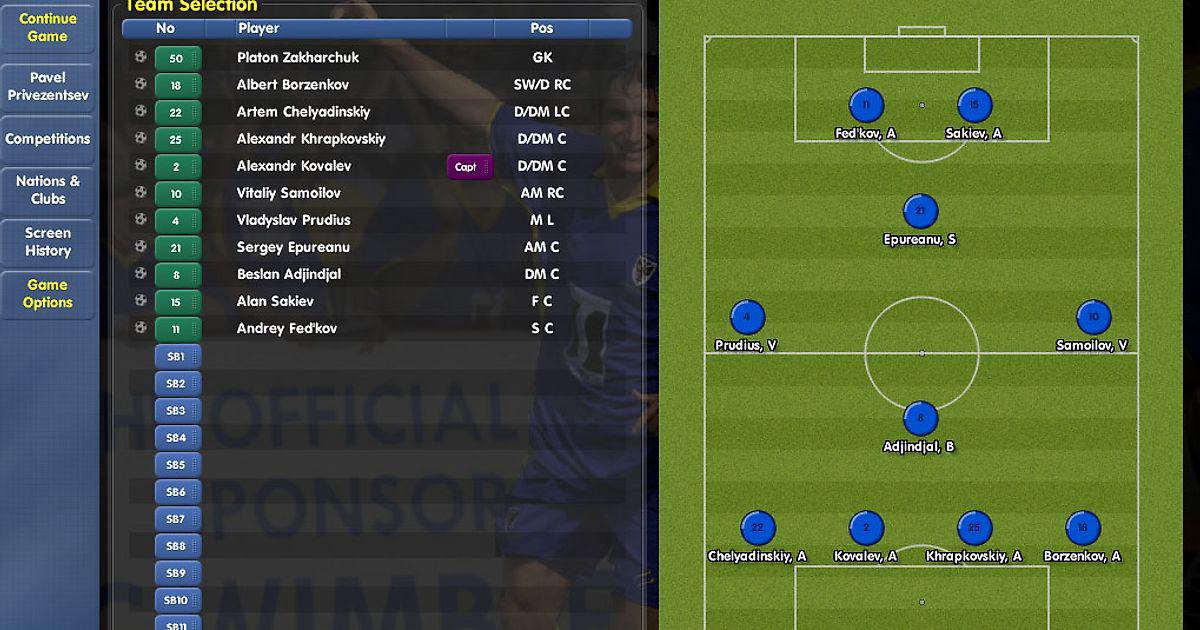Open Game Options
The width and height of the screenshot is (1200, 630).
tap(48, 294)
